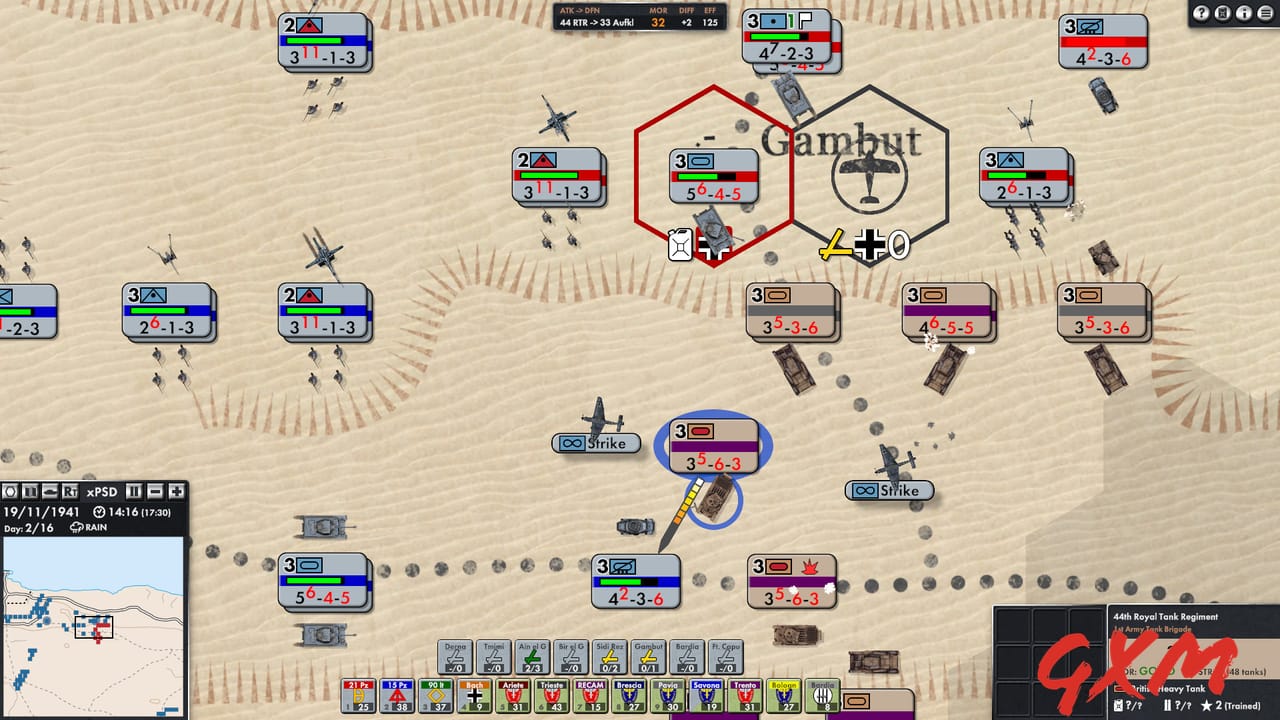Image resolution: width=1280 pixels, height=720 pixels.
Task: Click the zoom in plus button
Action: [176, 492]
